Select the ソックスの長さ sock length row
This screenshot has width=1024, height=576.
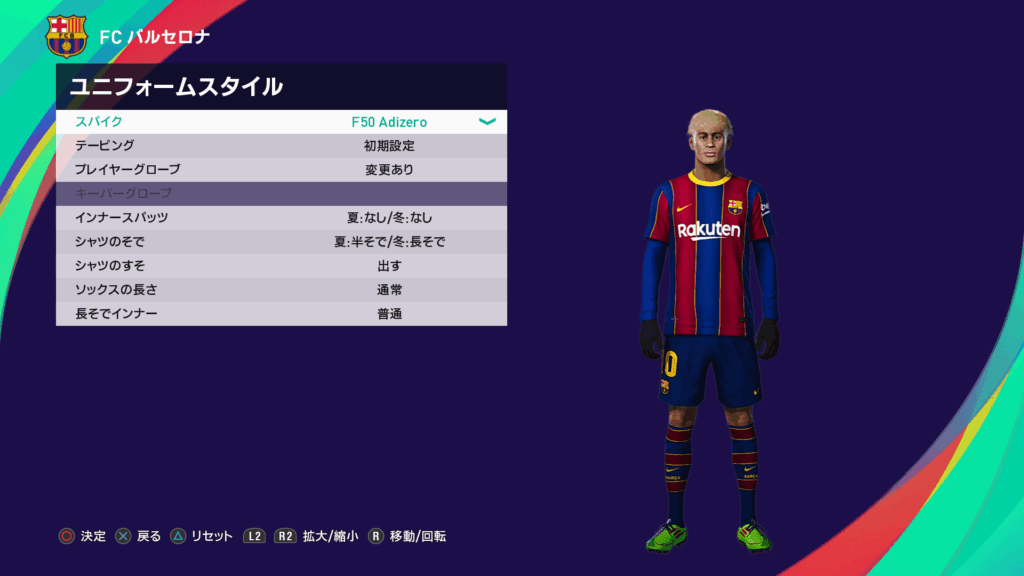280,290
